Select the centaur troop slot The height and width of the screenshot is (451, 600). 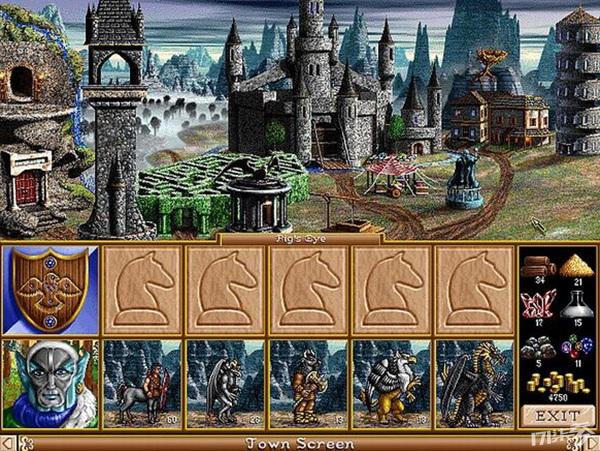coord(141,385)
